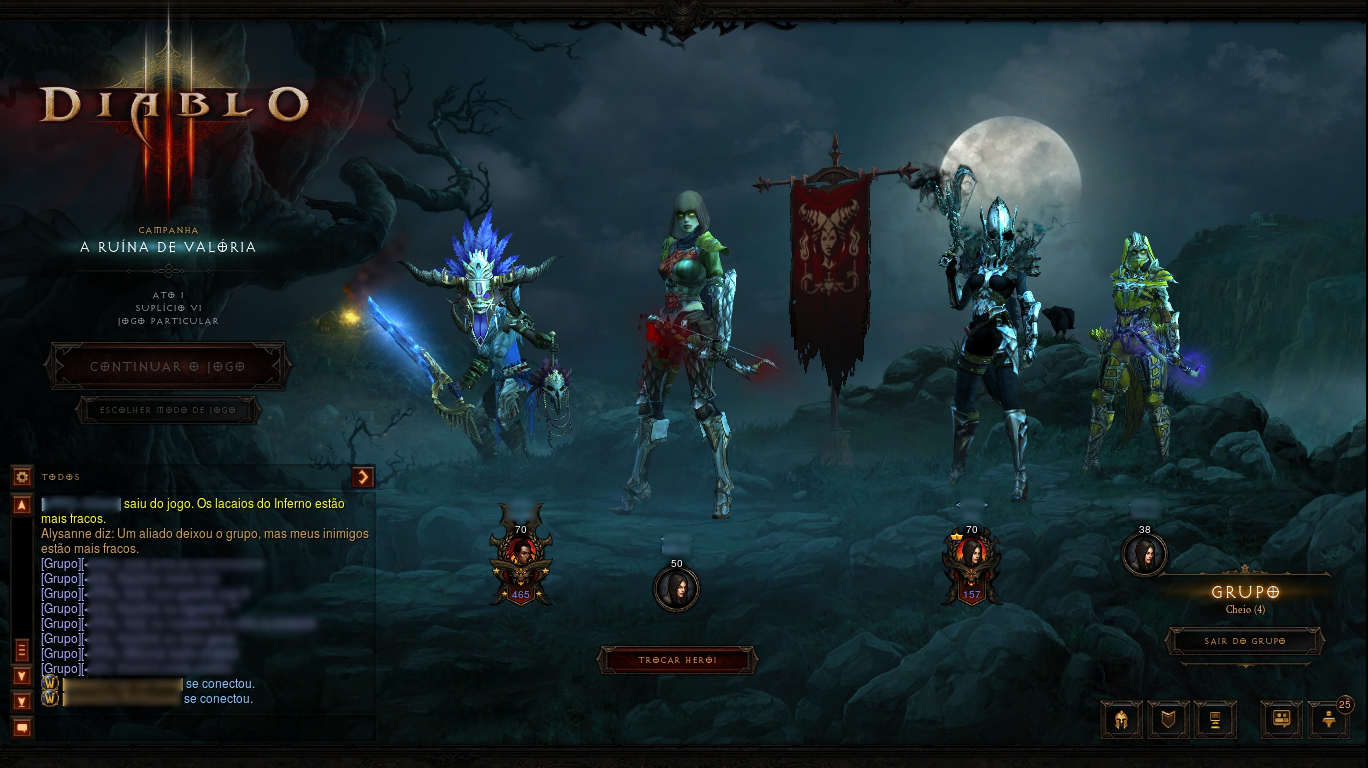Open the shield banner icon
This screenshot has height=768, width=1368.
(x=1167, y=719)
